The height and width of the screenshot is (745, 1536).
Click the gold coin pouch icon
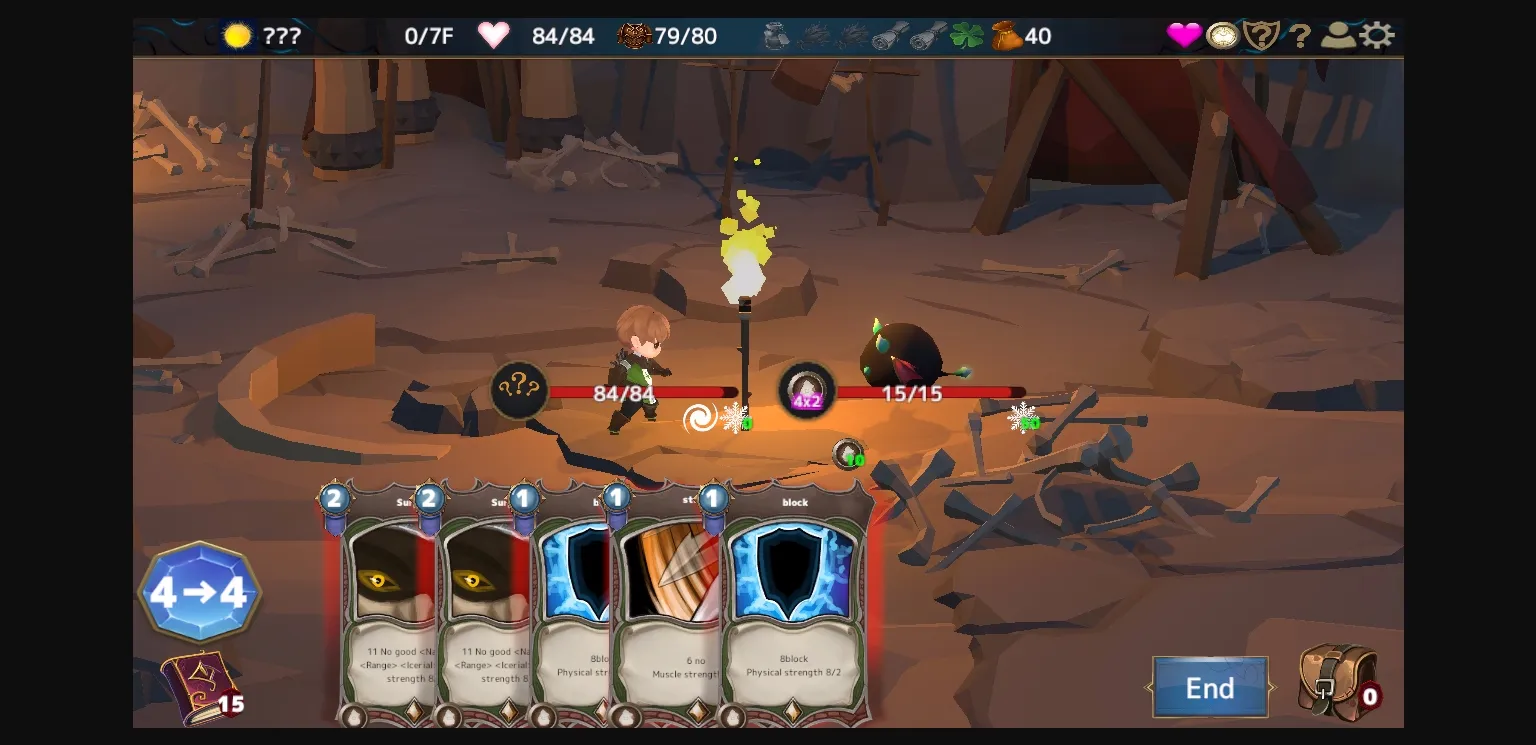[x=1006, y=36]
